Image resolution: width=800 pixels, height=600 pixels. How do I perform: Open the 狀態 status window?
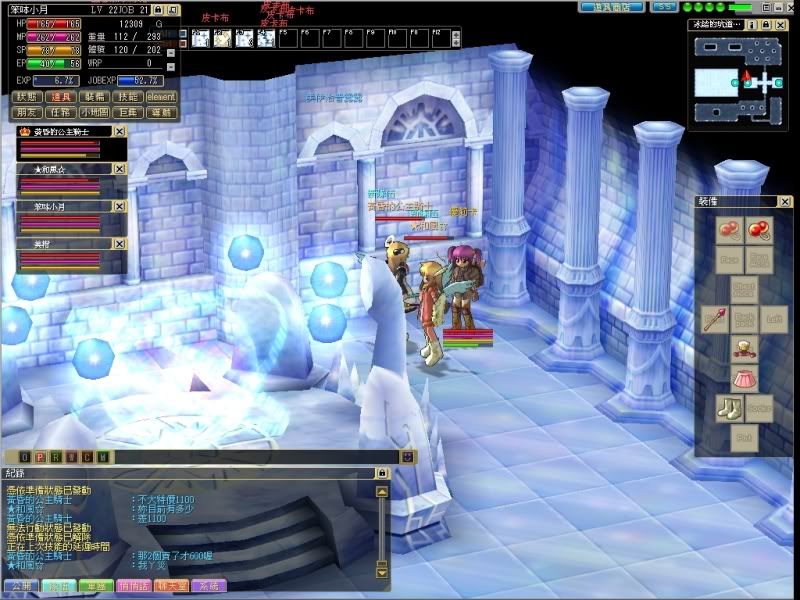click(26, 98)
